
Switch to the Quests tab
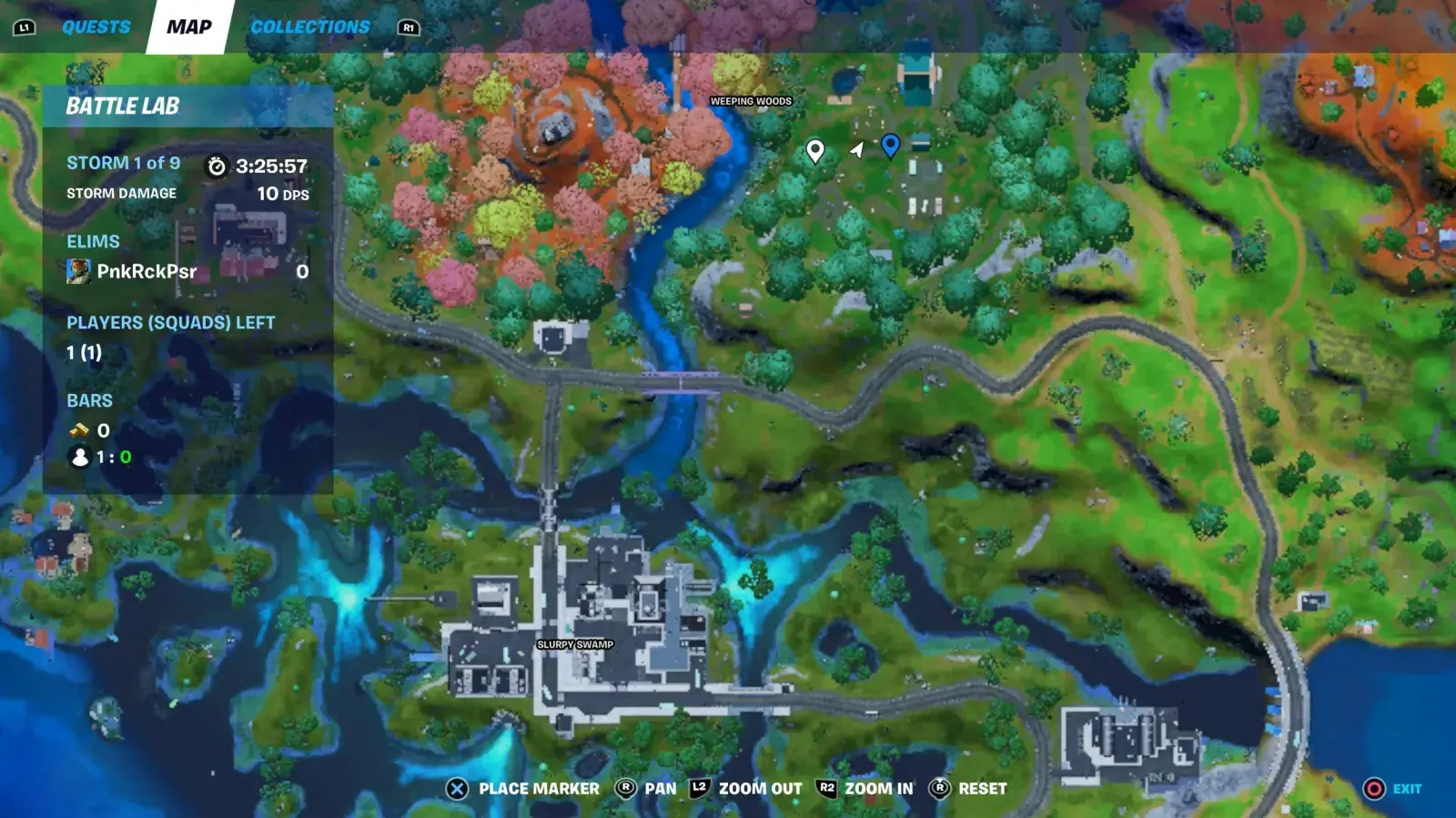tap(96, 27)
